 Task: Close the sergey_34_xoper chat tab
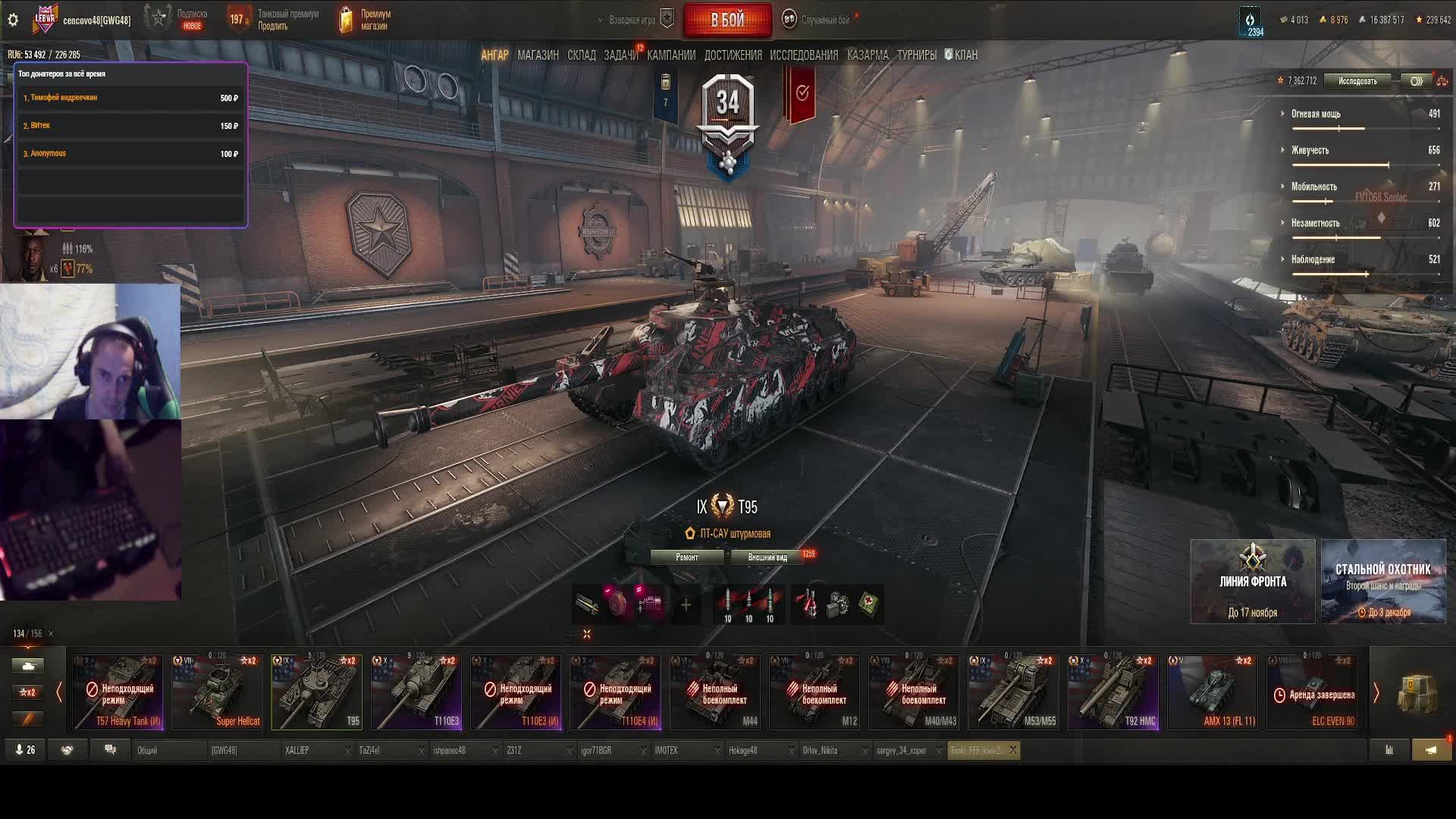click(x=939, y=751)
